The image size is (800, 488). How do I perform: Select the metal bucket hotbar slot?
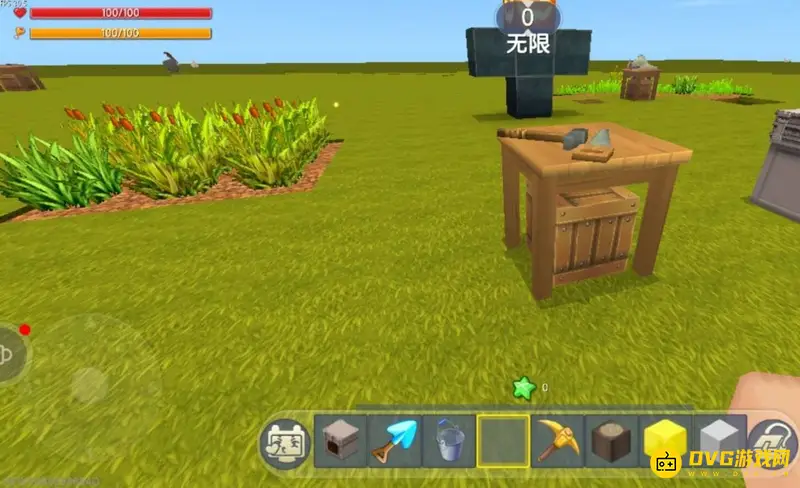[448, 442]
